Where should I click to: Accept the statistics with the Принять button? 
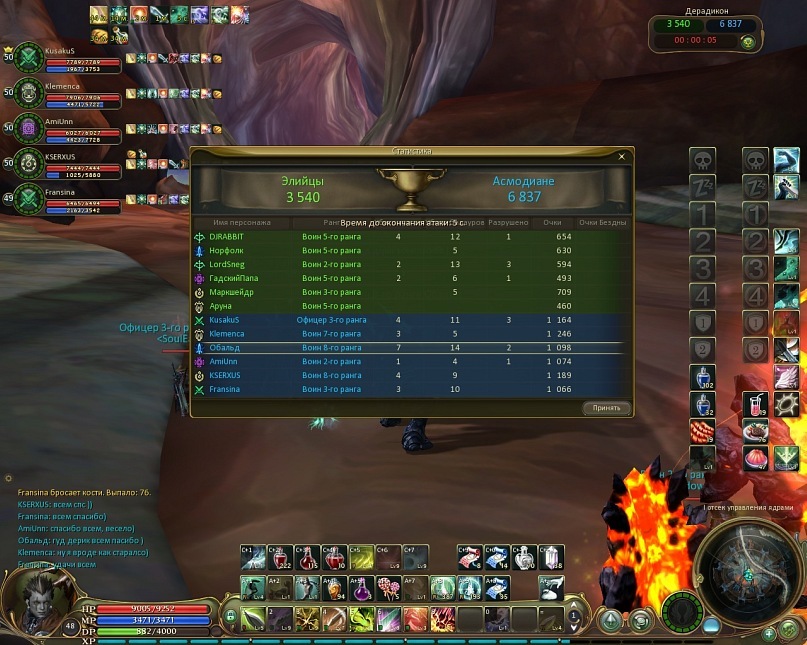606,408
